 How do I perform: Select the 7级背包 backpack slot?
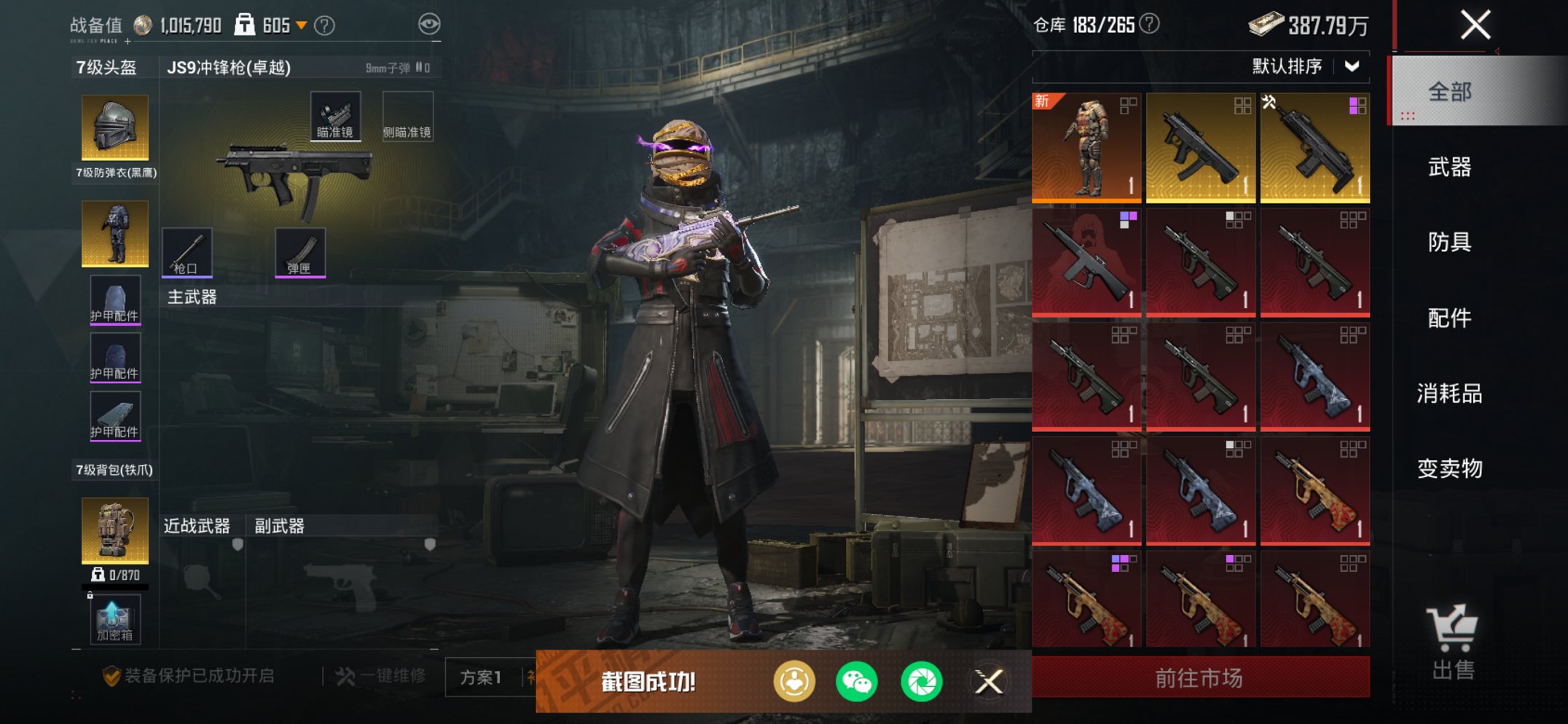pos(115,530)
